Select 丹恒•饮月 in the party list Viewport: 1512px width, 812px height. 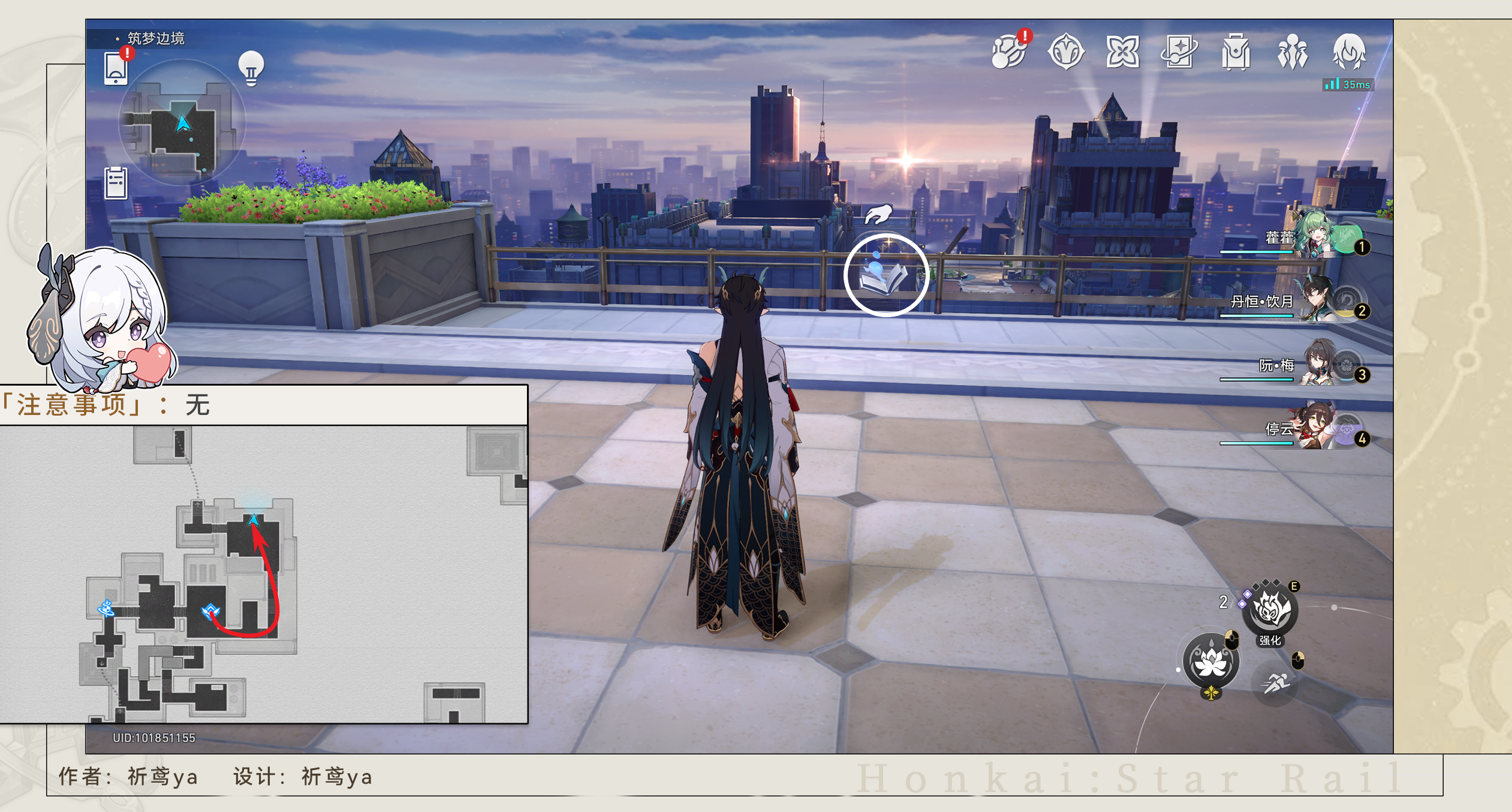pos(1318,301)
